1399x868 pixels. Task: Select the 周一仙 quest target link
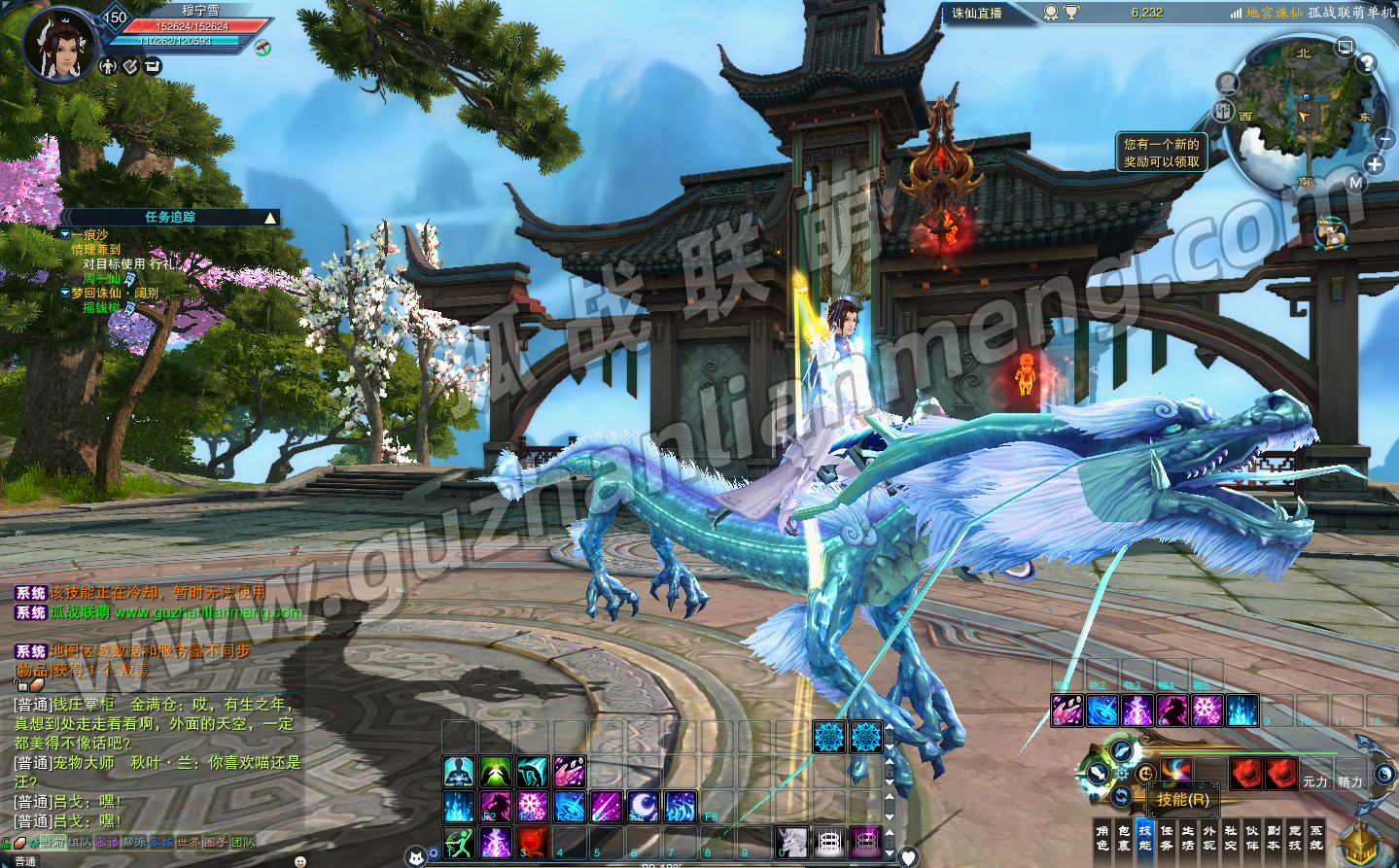102,279
